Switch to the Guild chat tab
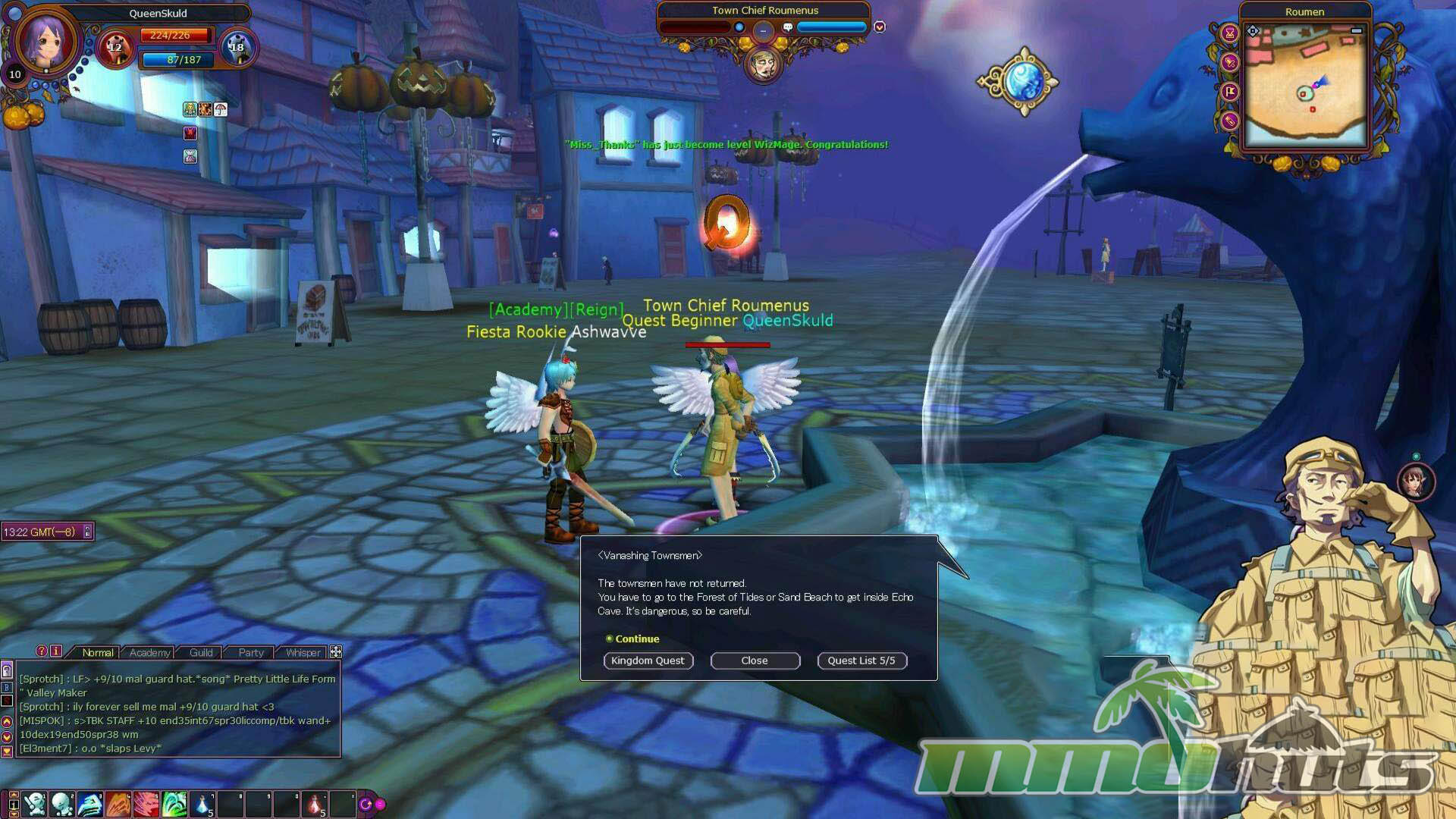Image resolution: width=1456 pixels, height=819 pixels. pos(201,652)
